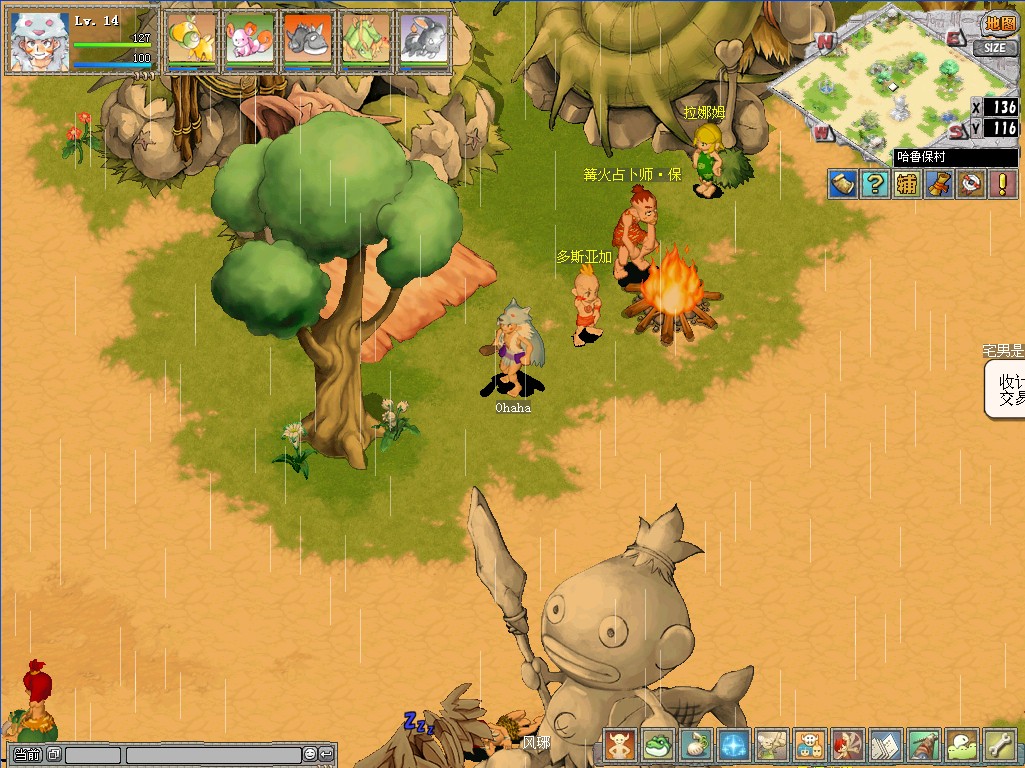Image resolution: width=1025 pixels, height=768 pixels.
Task: Open the bone wrench settings icon
Action: click(1000, 745)
